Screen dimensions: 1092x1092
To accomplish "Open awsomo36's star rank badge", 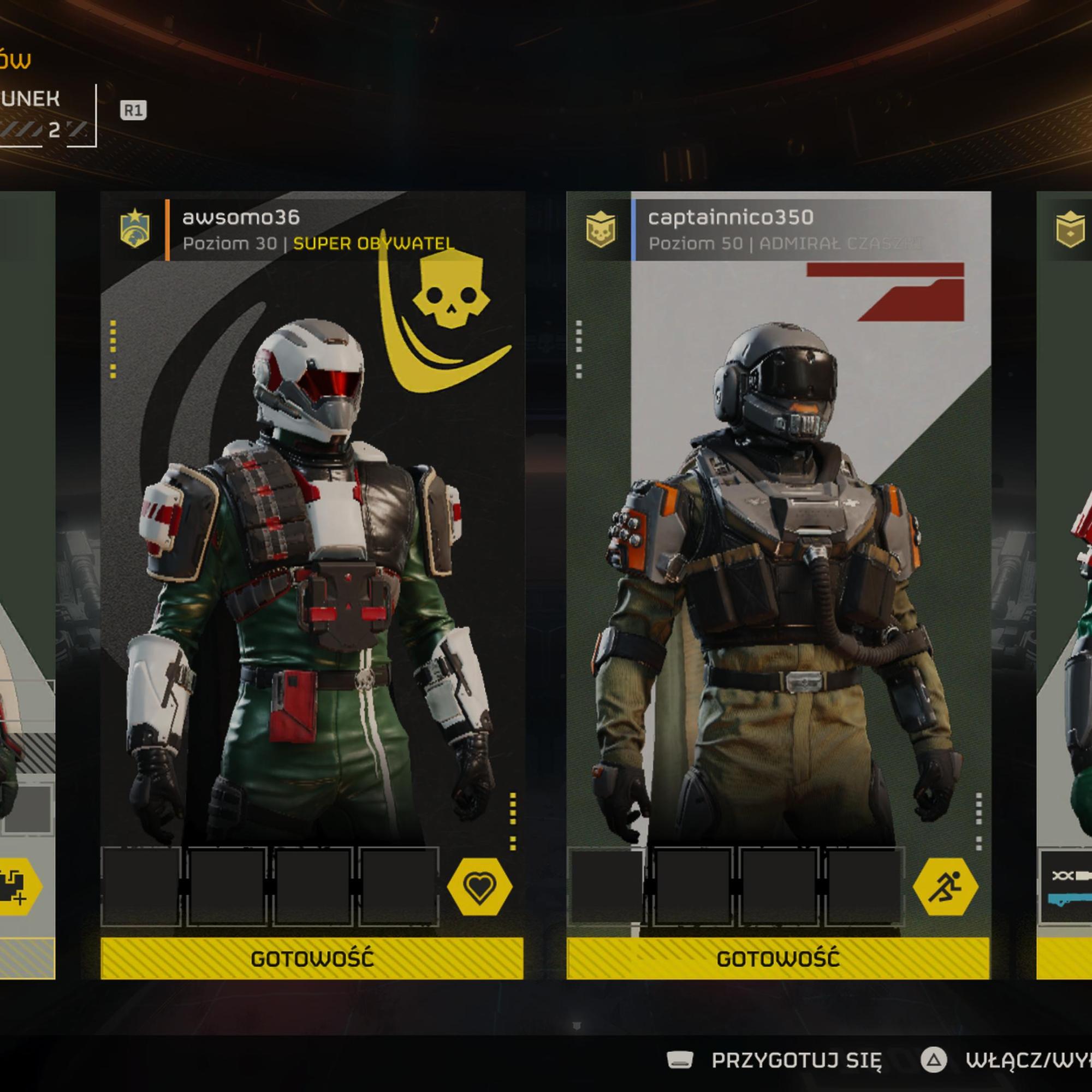I will 135,229.
